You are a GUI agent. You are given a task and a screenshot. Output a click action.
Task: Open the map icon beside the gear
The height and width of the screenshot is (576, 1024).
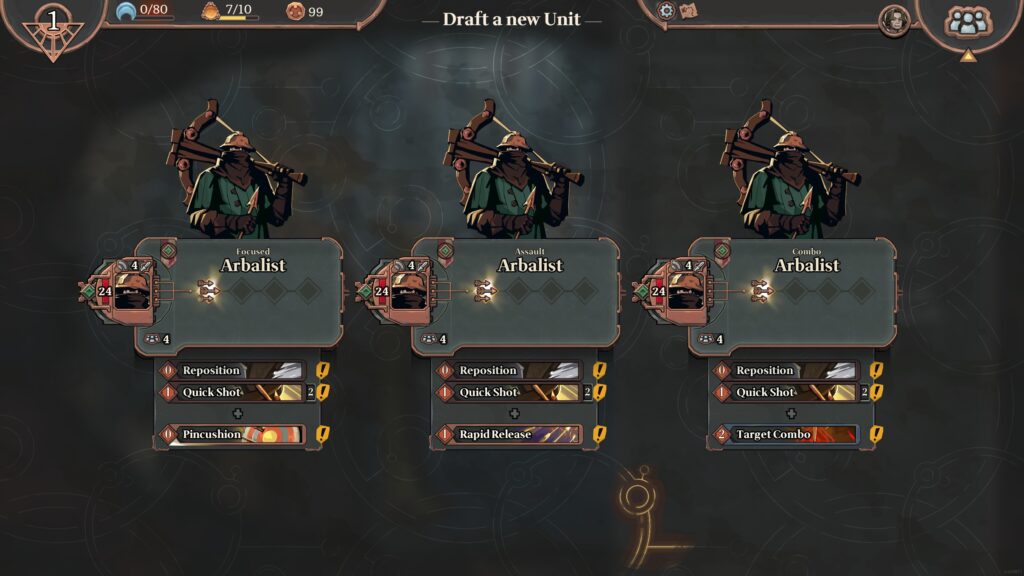click(x=688, y=11)
